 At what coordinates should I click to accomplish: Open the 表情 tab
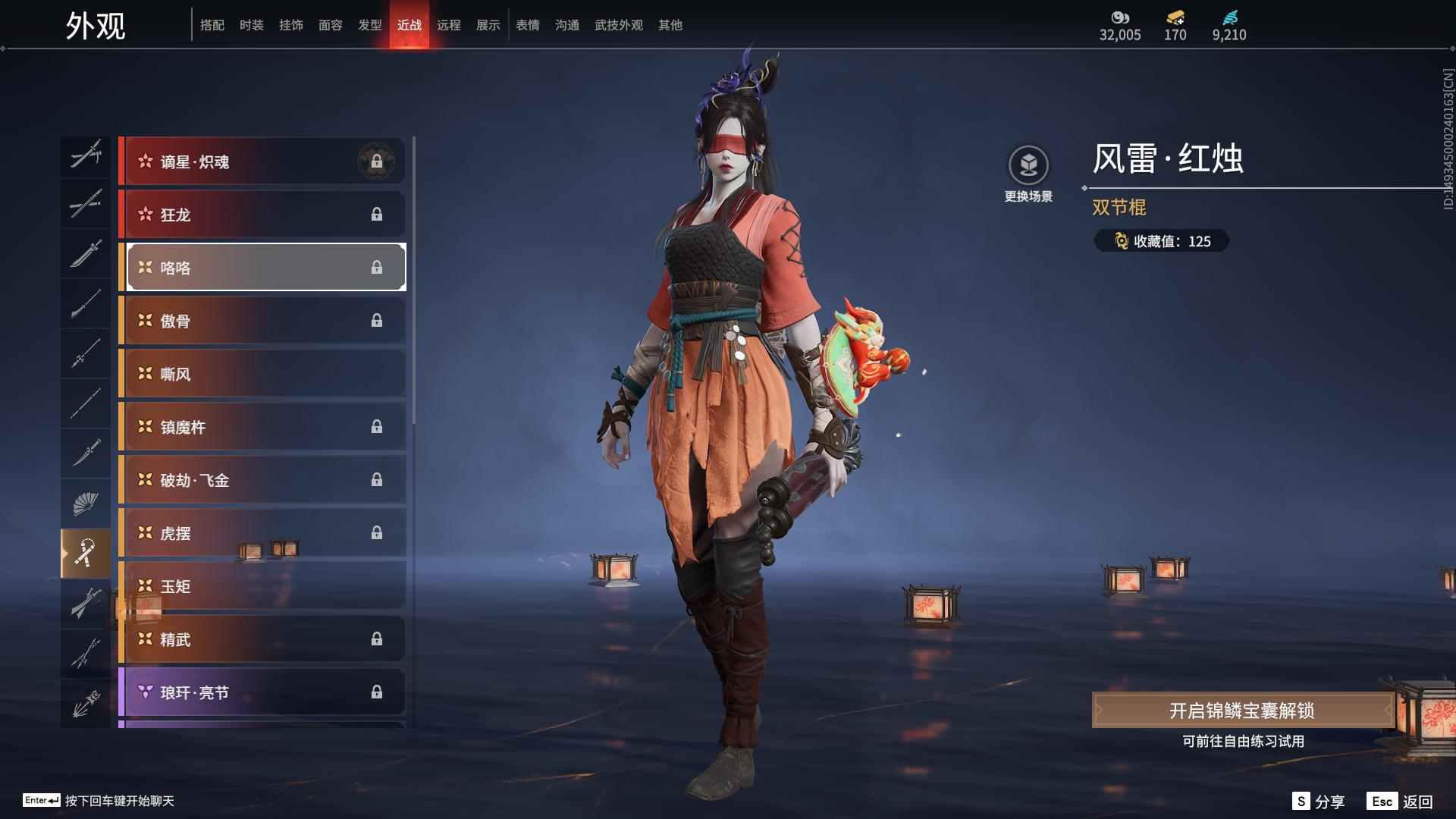(x=528, y=25)
